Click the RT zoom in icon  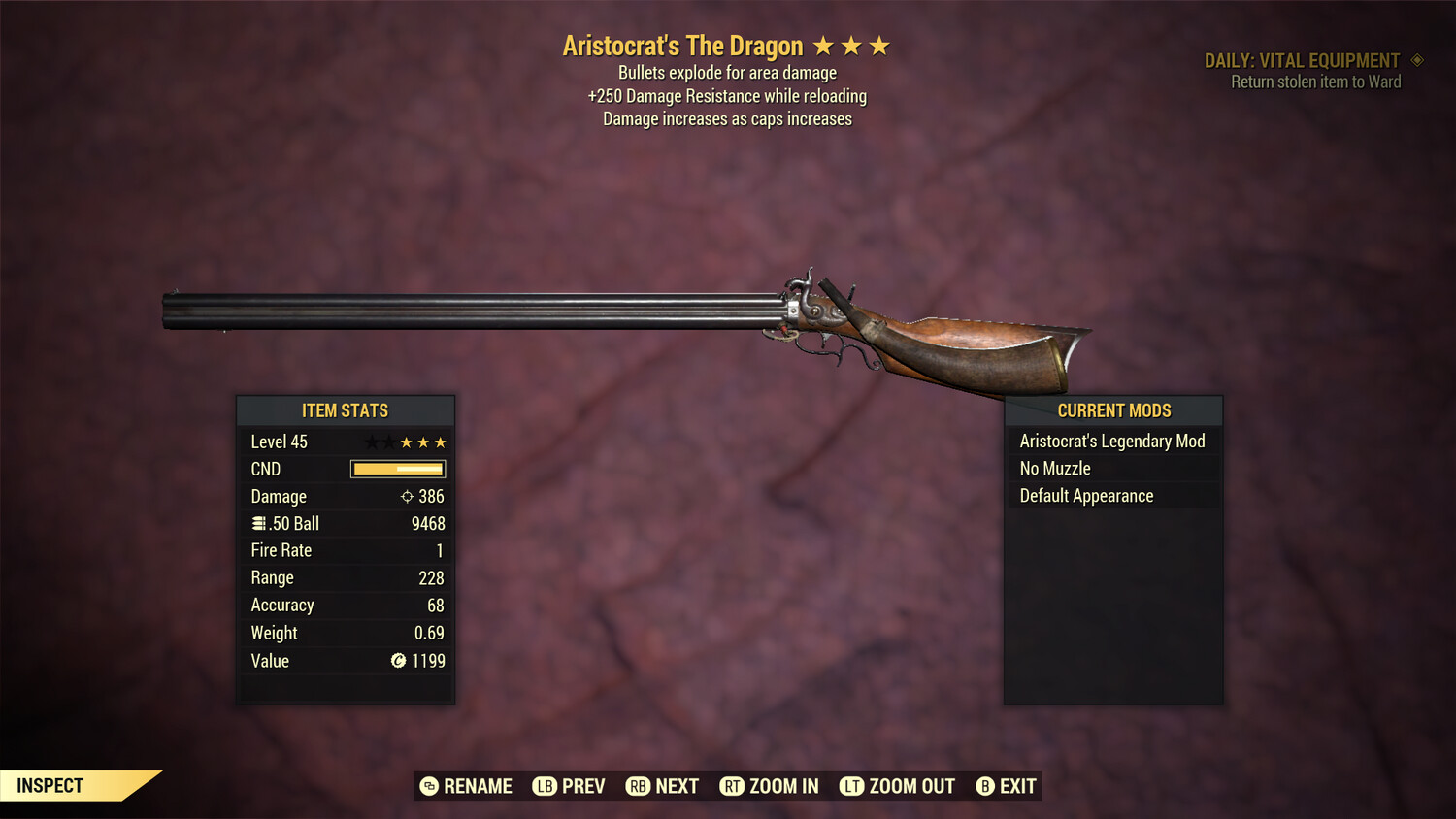click(x=735, y=786)
